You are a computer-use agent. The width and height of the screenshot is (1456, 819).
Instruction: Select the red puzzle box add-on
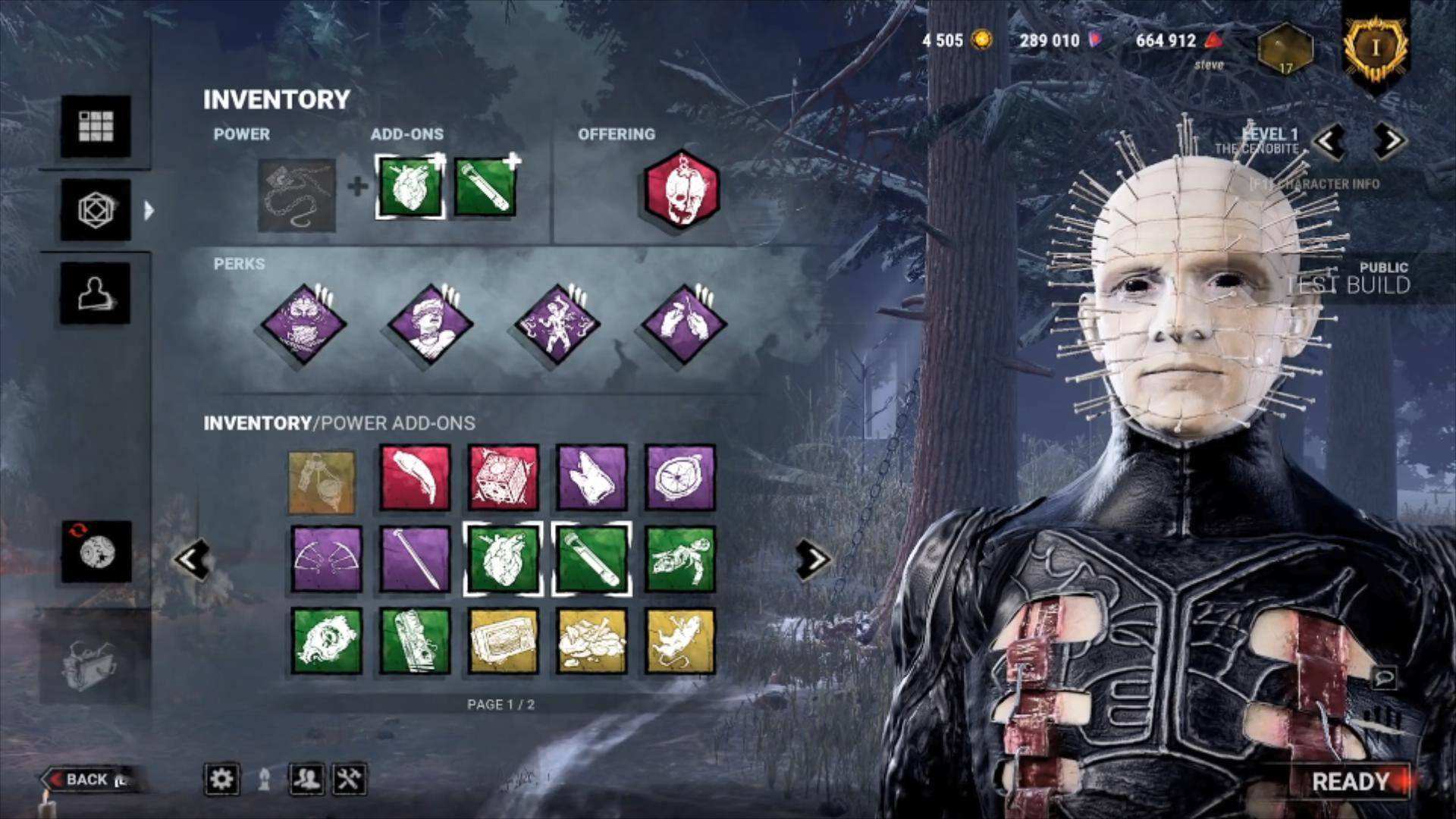[504, 479]
